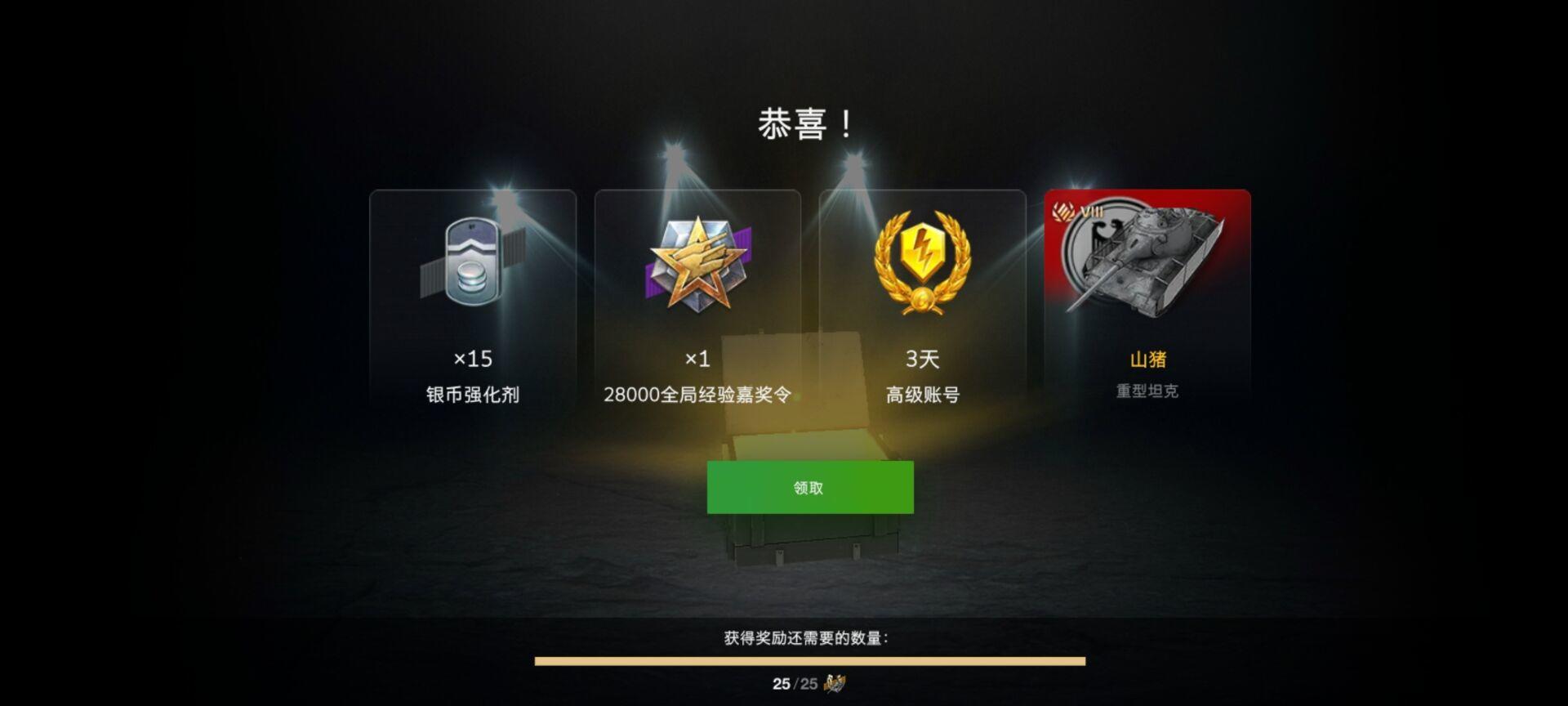Click the token icon next to the 25/25 counter
Screen dimensions: 1568x706
pyautogui.click(x=837, y=685)
